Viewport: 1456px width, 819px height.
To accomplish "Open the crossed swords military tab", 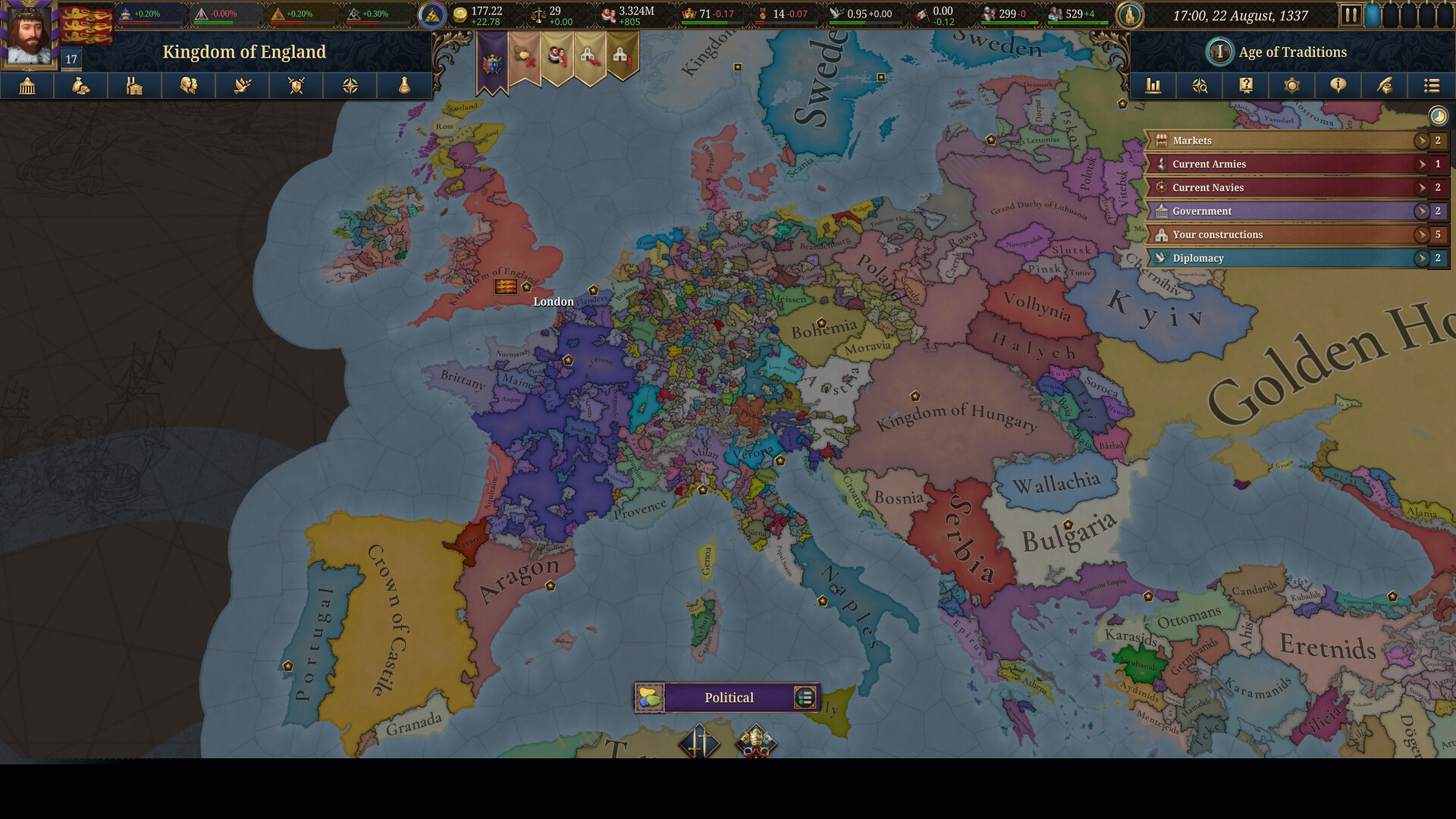I will pyautogui.click(x=297, y=86).
